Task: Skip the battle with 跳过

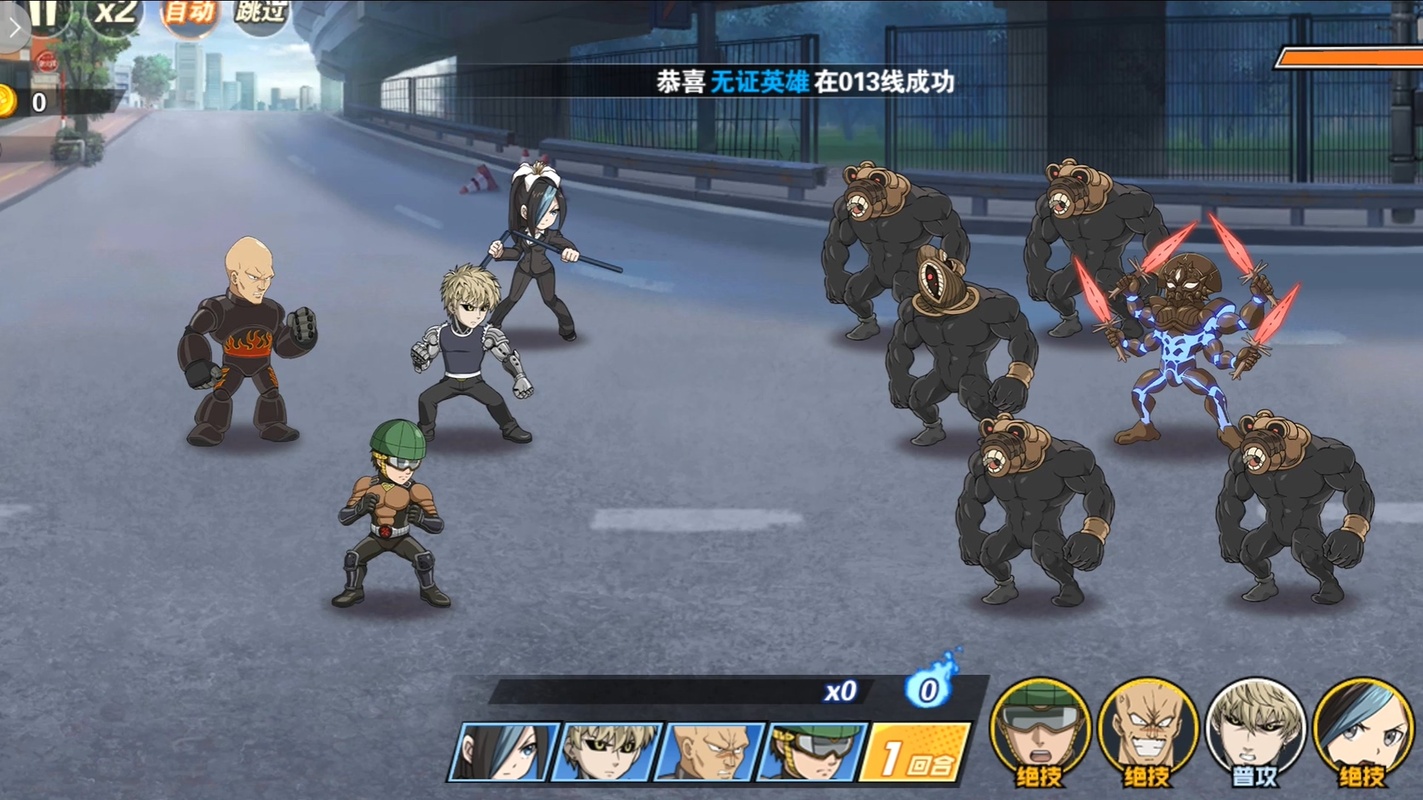Action: [x=260, y=14]
